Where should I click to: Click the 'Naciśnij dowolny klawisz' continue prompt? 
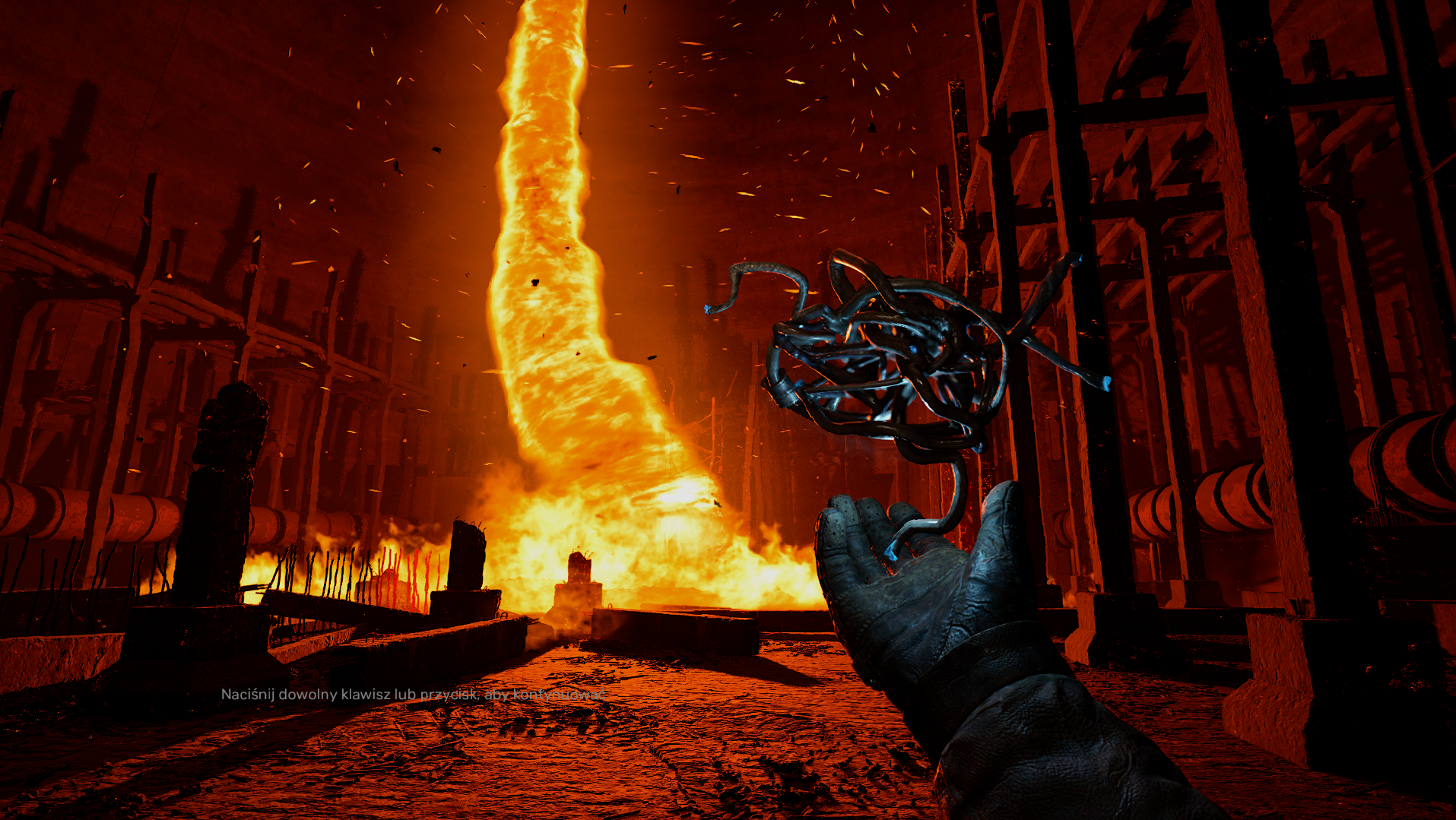click(414, 695)
